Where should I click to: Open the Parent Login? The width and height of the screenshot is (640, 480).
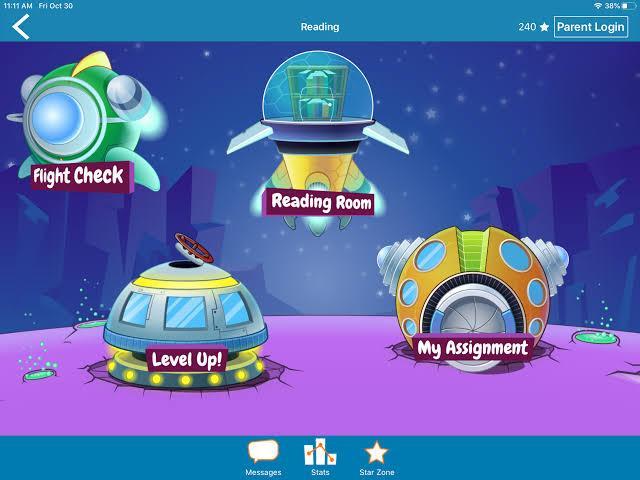click(x=592, y=27)
